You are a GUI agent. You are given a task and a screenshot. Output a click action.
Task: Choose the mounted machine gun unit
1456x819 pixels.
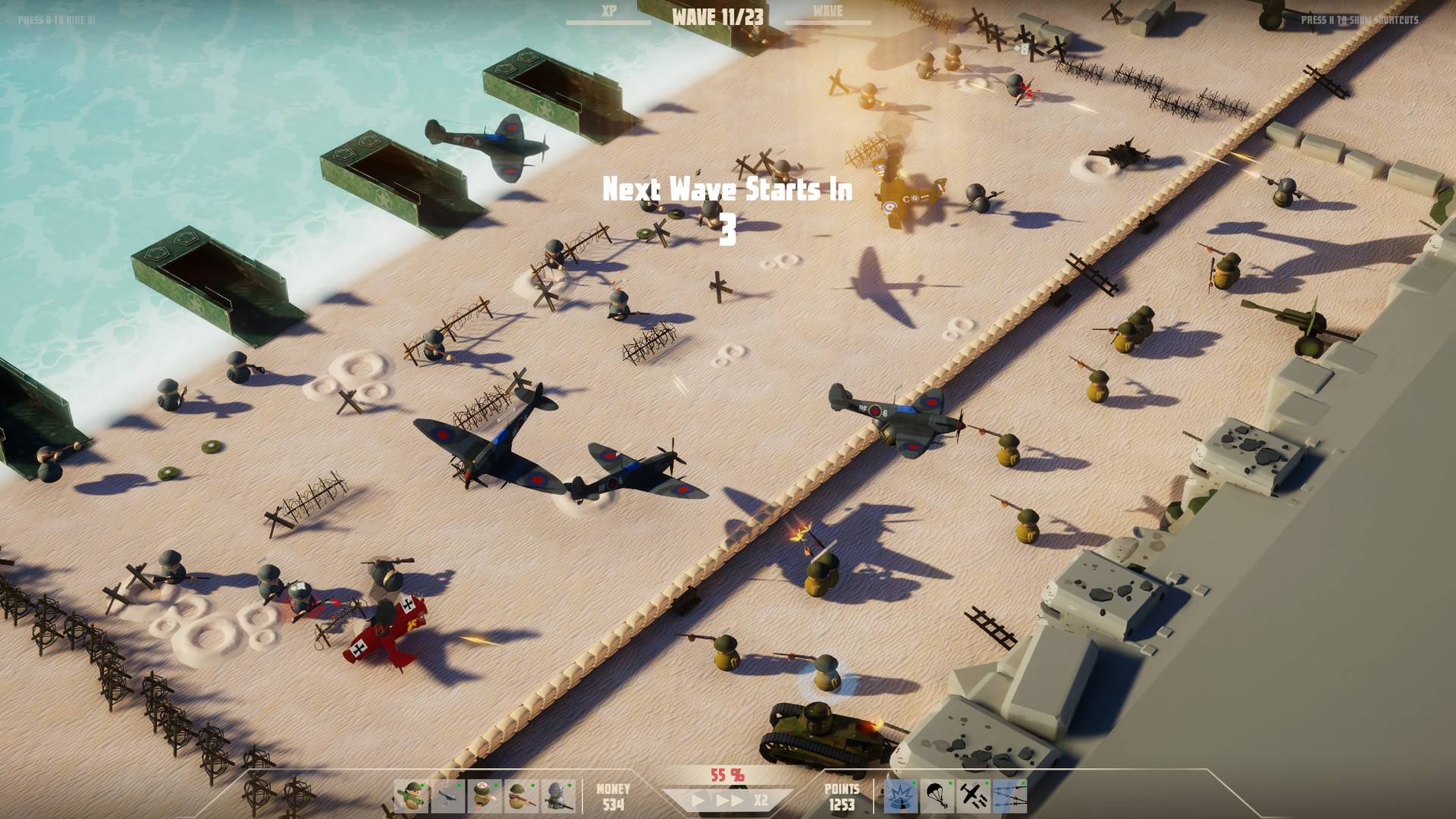(448, 797)
